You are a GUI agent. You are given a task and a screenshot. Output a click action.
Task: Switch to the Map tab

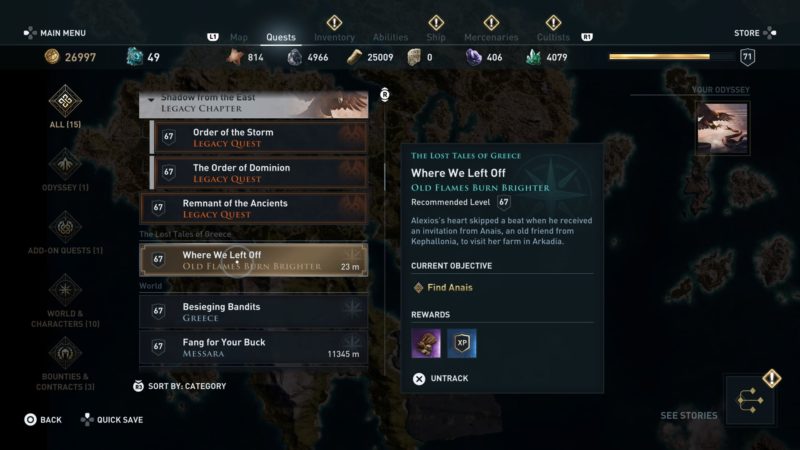pyautogui.click(x=238, y=38)
